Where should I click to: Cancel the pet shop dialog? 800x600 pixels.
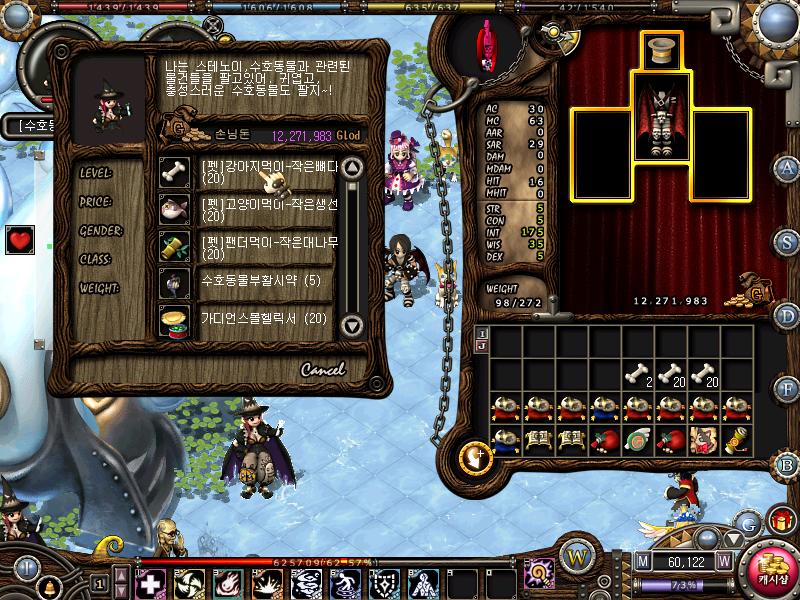tap(322, 369)
